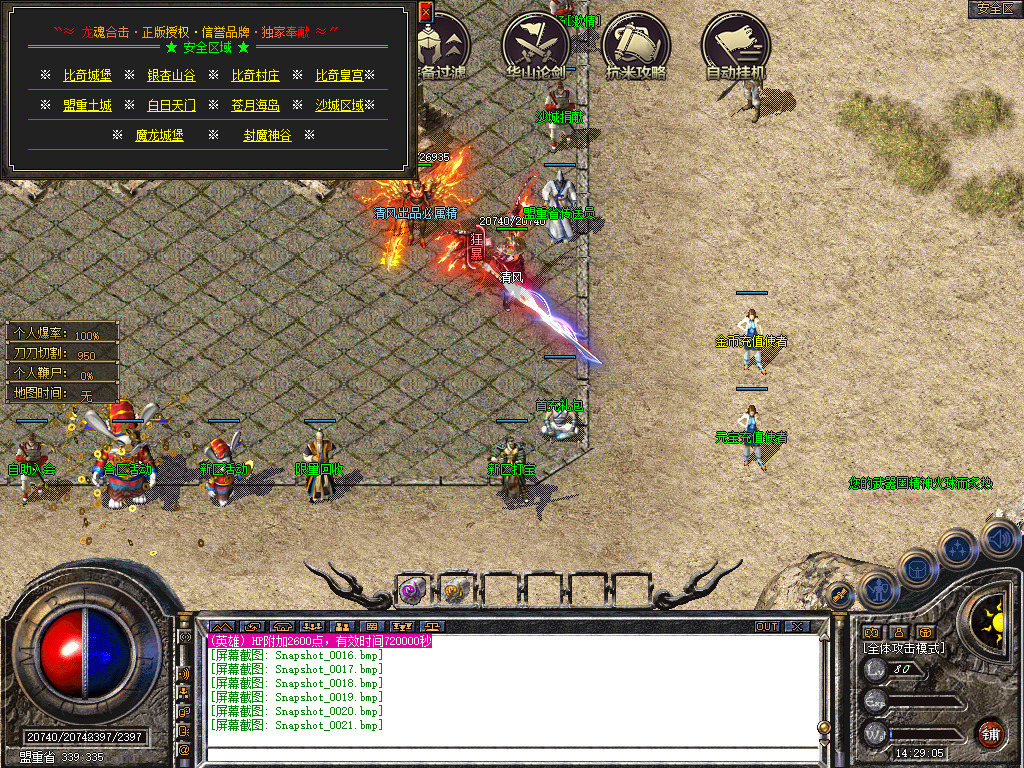Choose 苍月海岛 in the teleport panel
The width and height of the screenshot is (1024, 768).
coord(255,105)
